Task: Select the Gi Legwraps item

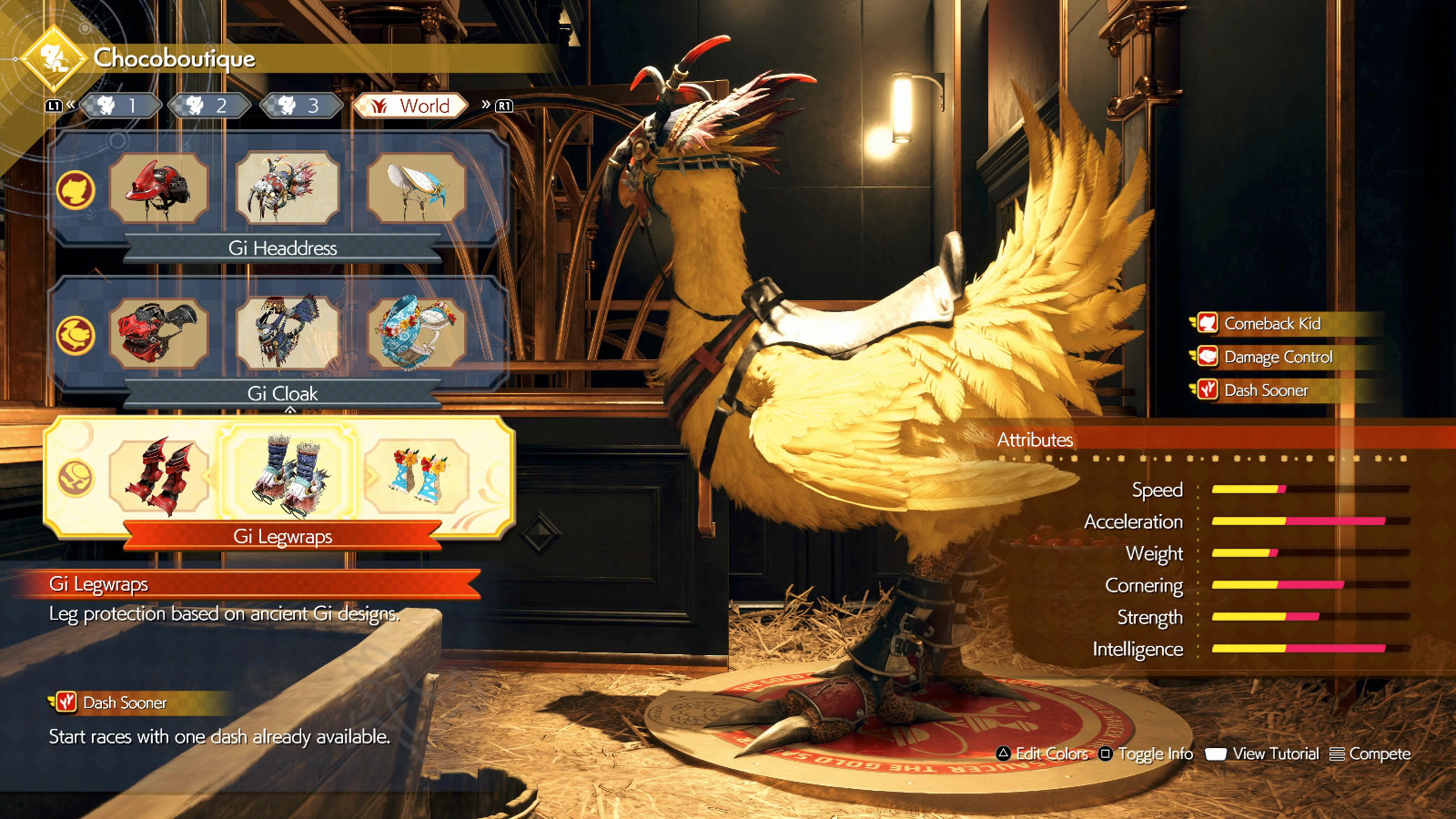Action: 288,477
